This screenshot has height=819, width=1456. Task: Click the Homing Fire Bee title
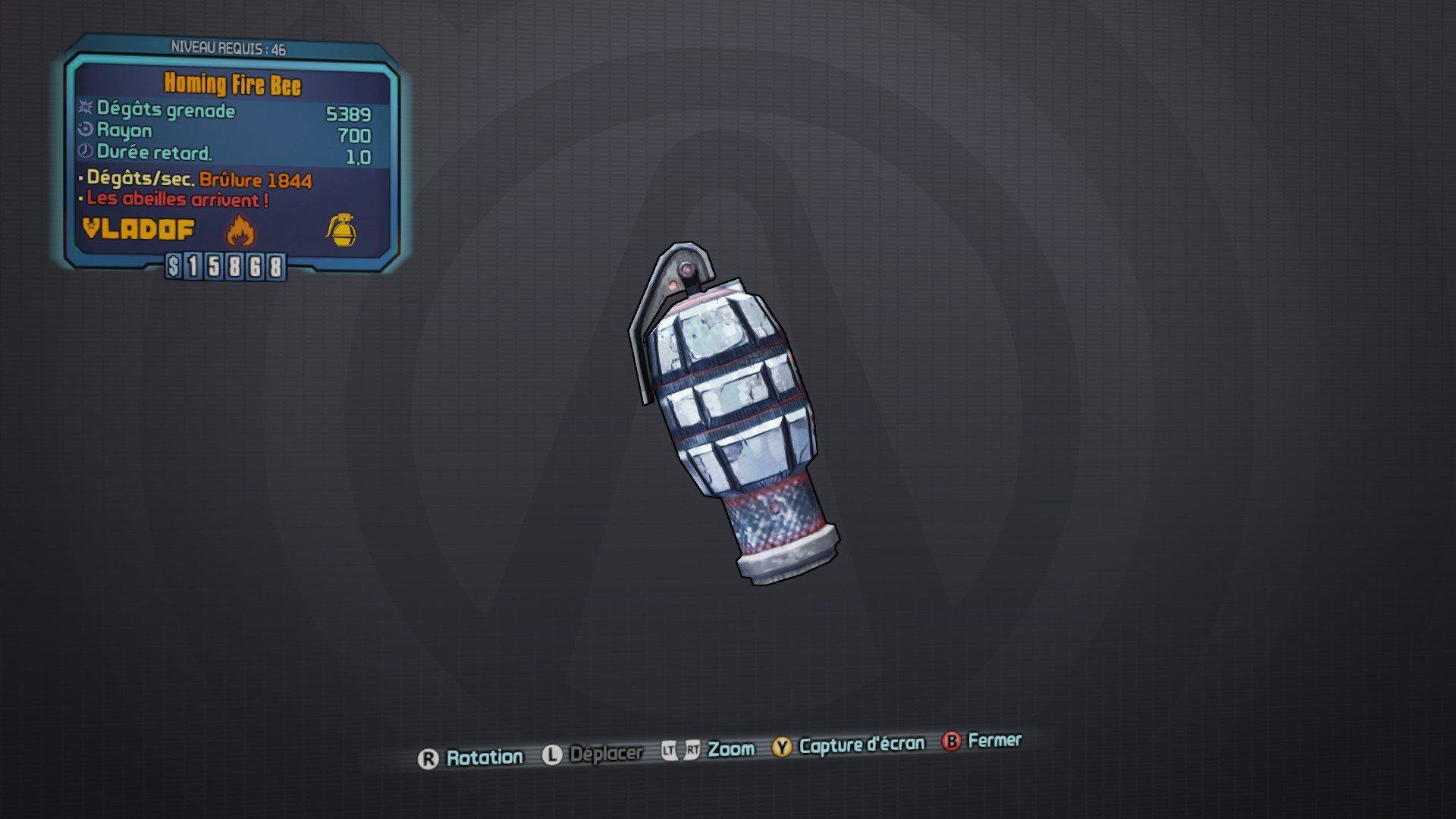coord(231,86)
